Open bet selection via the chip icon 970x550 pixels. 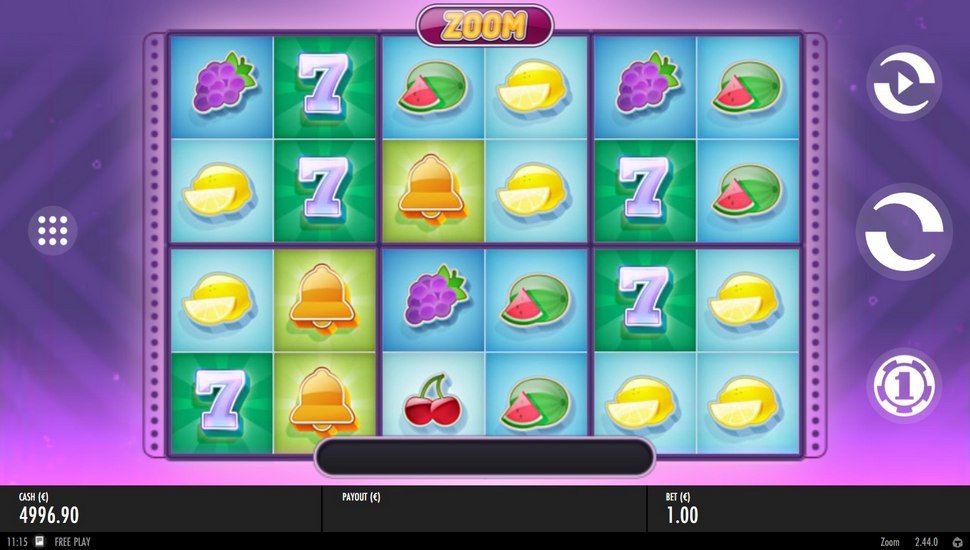[901, 385]
